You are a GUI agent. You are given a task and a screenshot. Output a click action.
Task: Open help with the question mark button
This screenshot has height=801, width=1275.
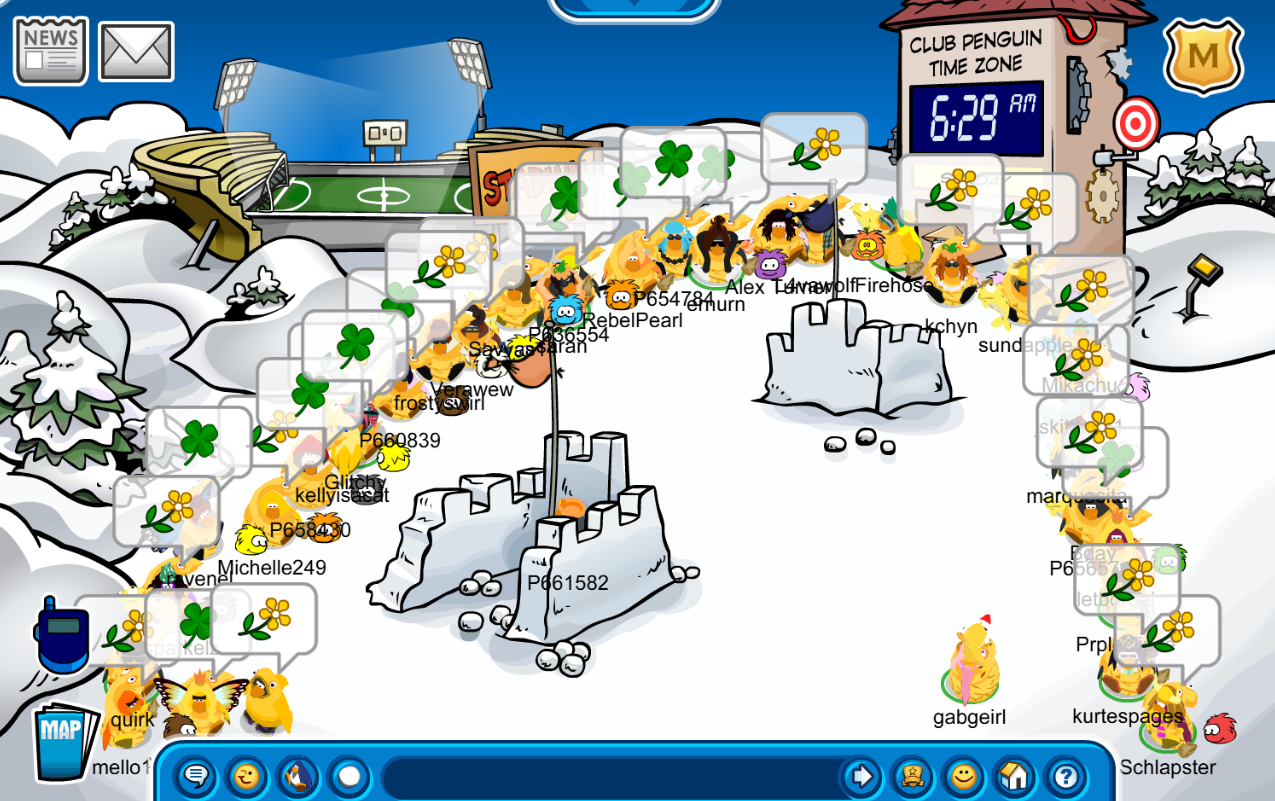click(1066, 776)
